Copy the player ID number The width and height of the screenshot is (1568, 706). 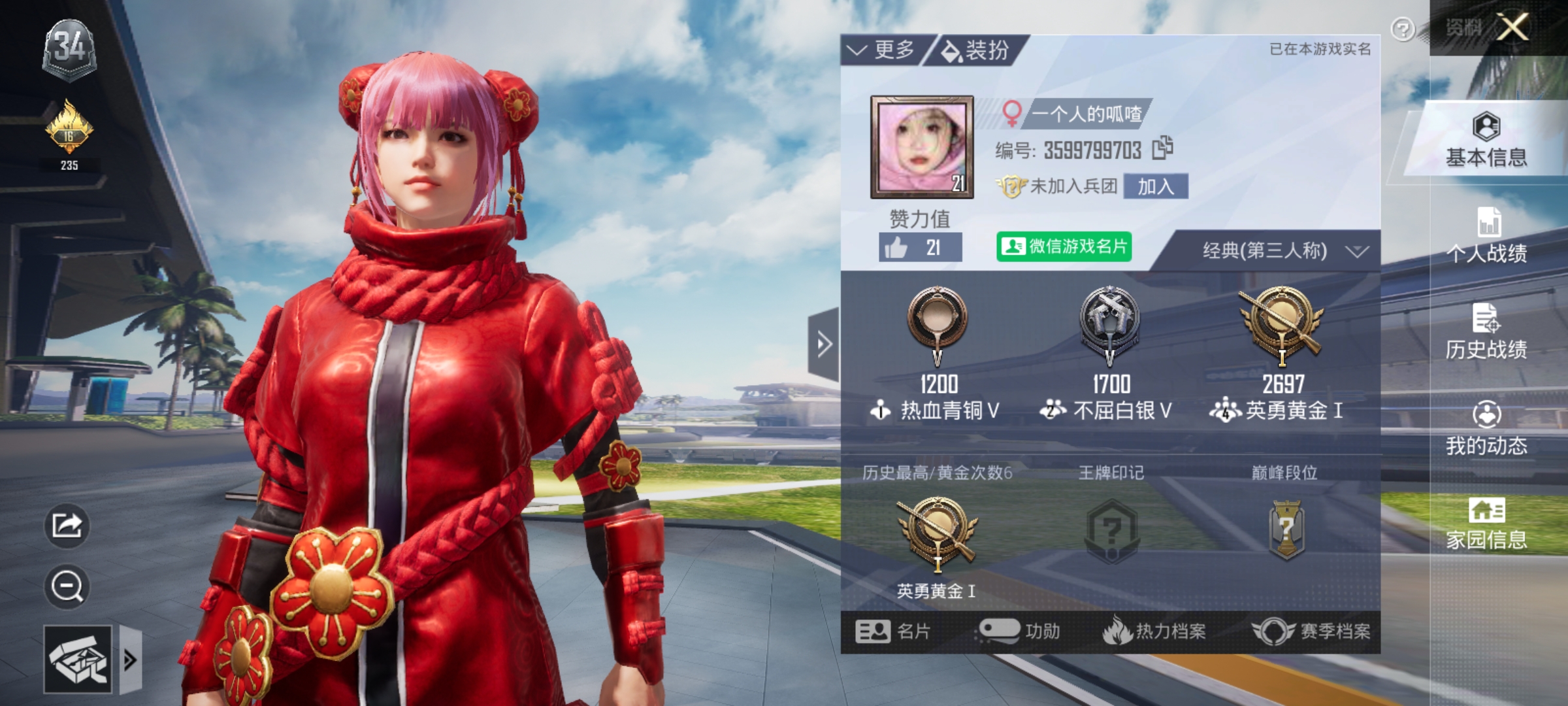pos(1162,148)
